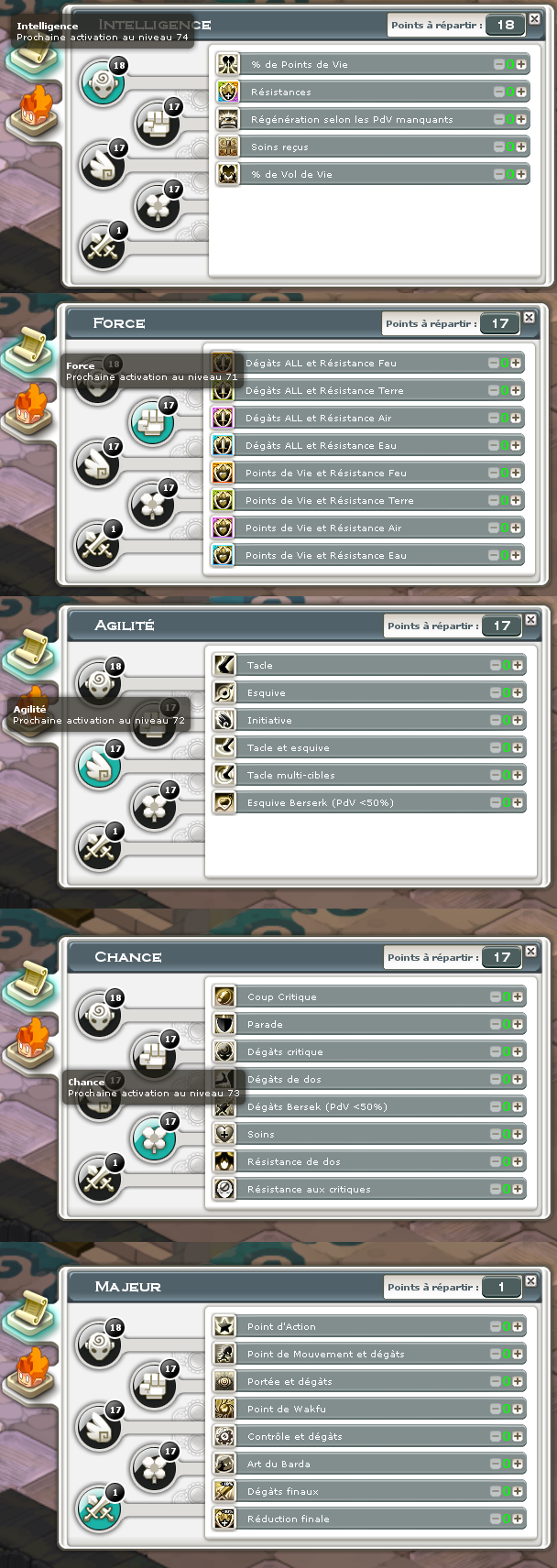Add a point to Coup Critique
This screenshot has height=1568, width=557.
518,997
